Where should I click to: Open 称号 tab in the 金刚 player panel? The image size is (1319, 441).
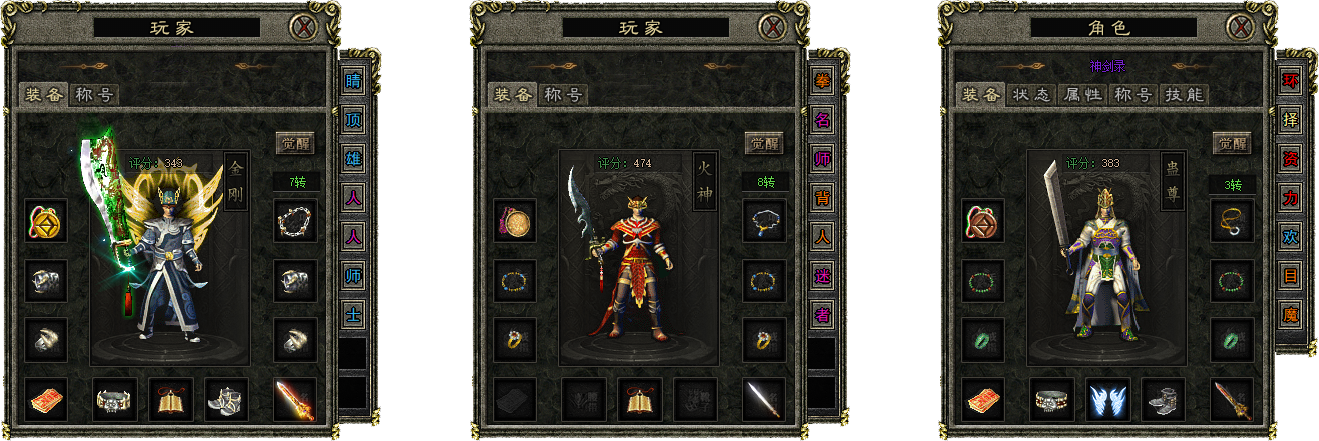(x=95, y=95)
